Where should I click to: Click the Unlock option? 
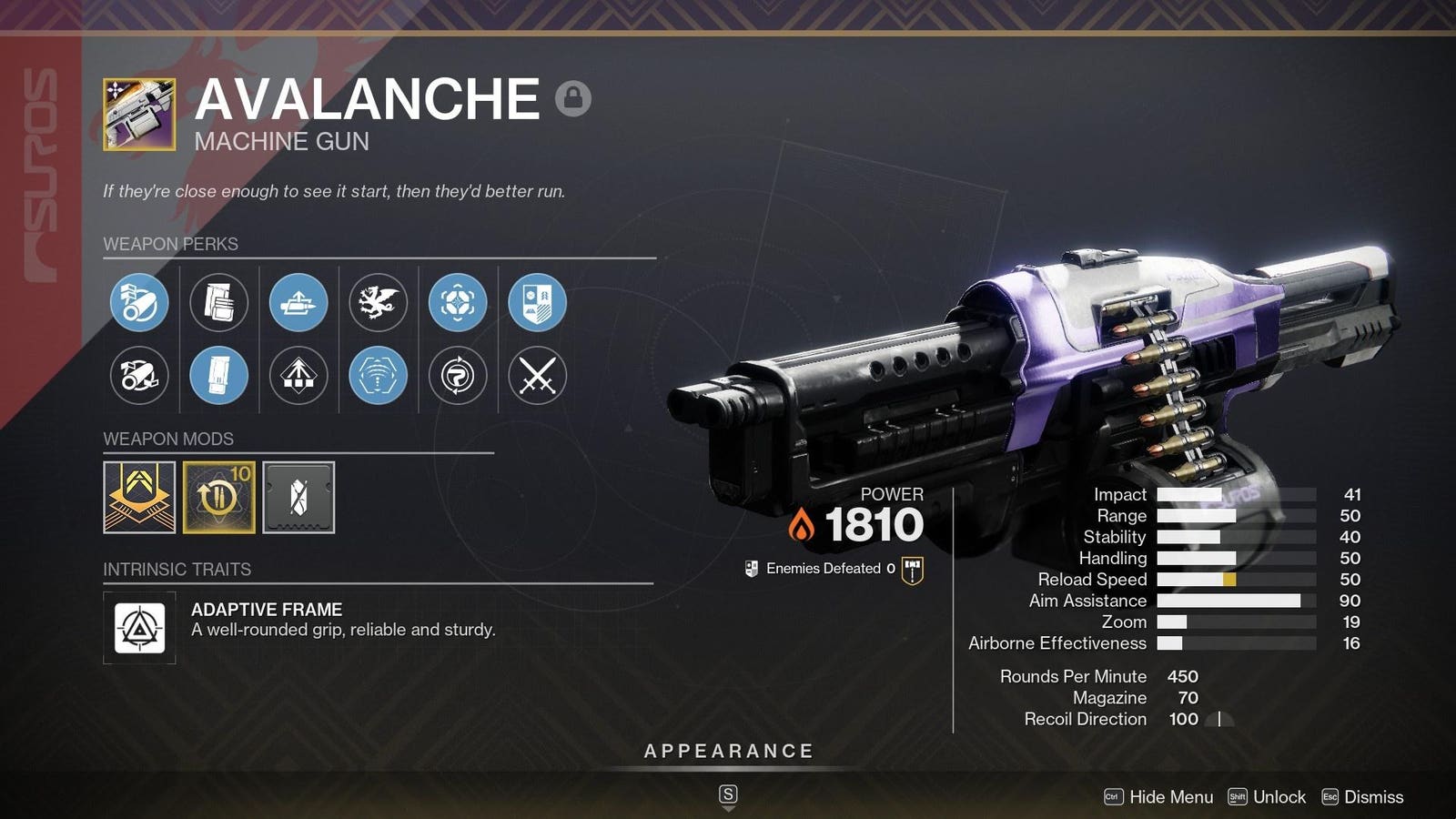click(x=1278, y=796)
